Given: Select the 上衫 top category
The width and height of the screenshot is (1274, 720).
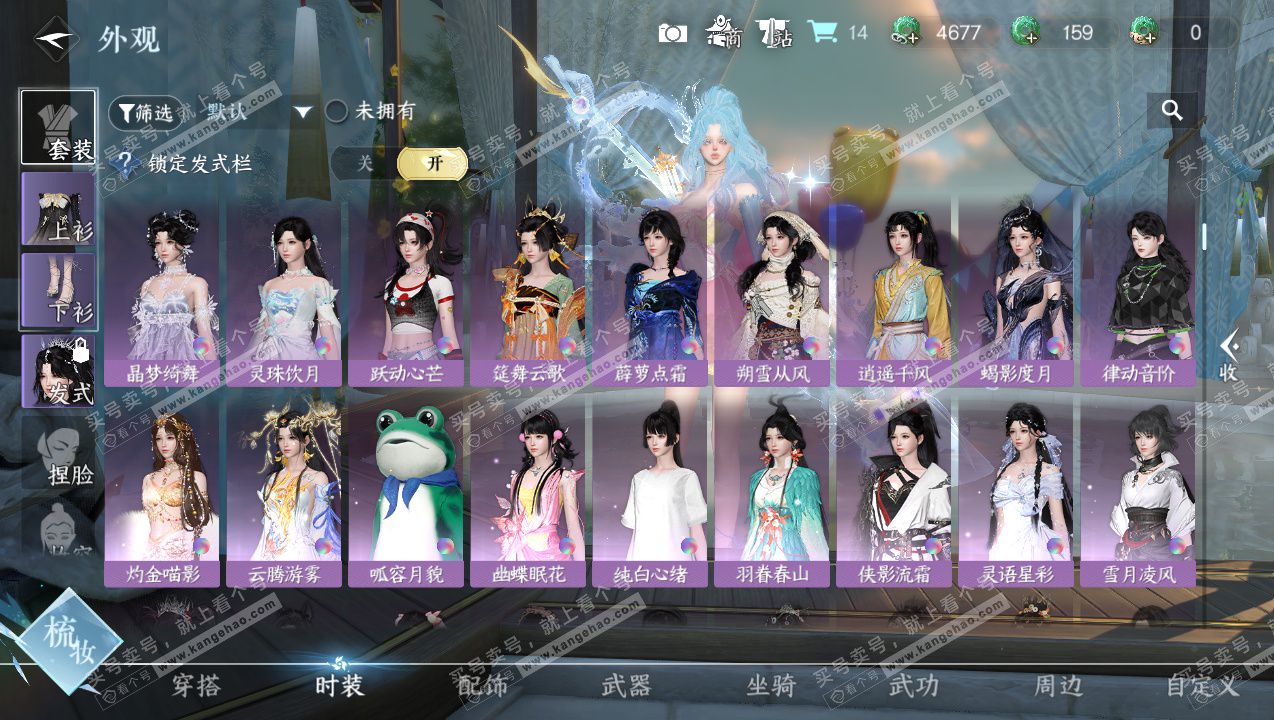Looking at the screenshot, I should click(x=59, y=210).
